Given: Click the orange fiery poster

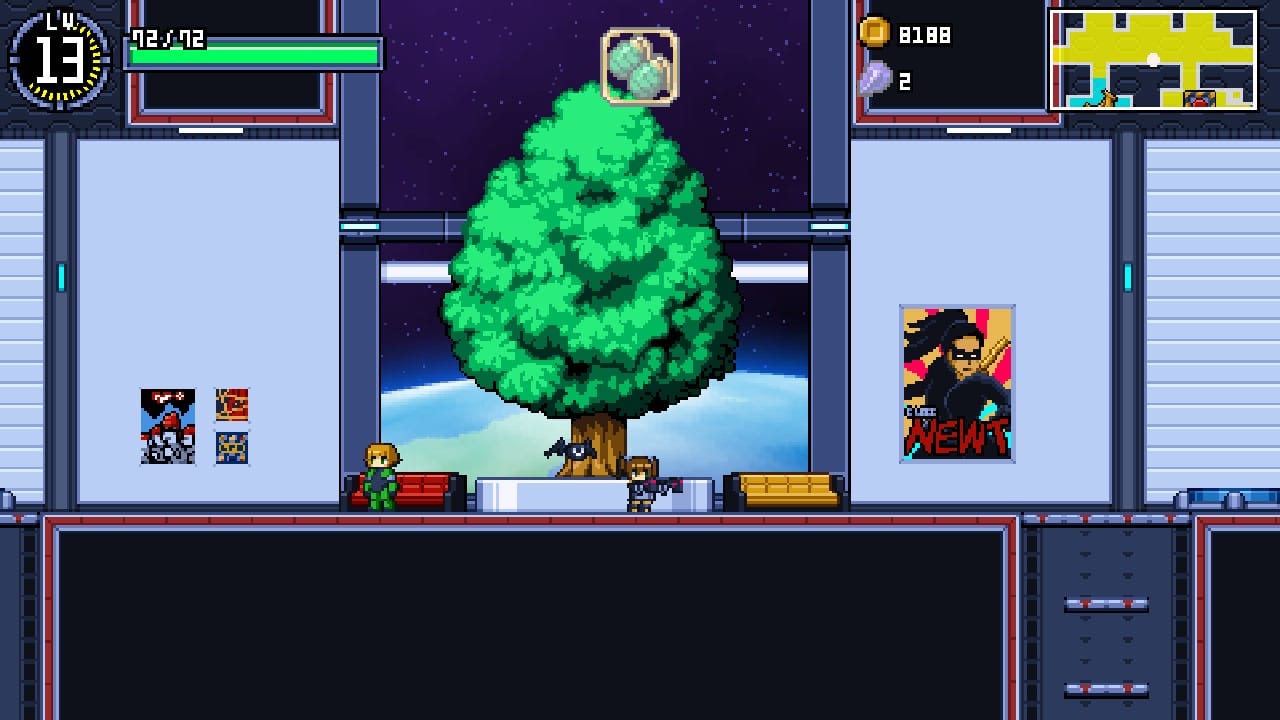Looking at the screenshot, I should pyautogui.click(x=233, y=405).
